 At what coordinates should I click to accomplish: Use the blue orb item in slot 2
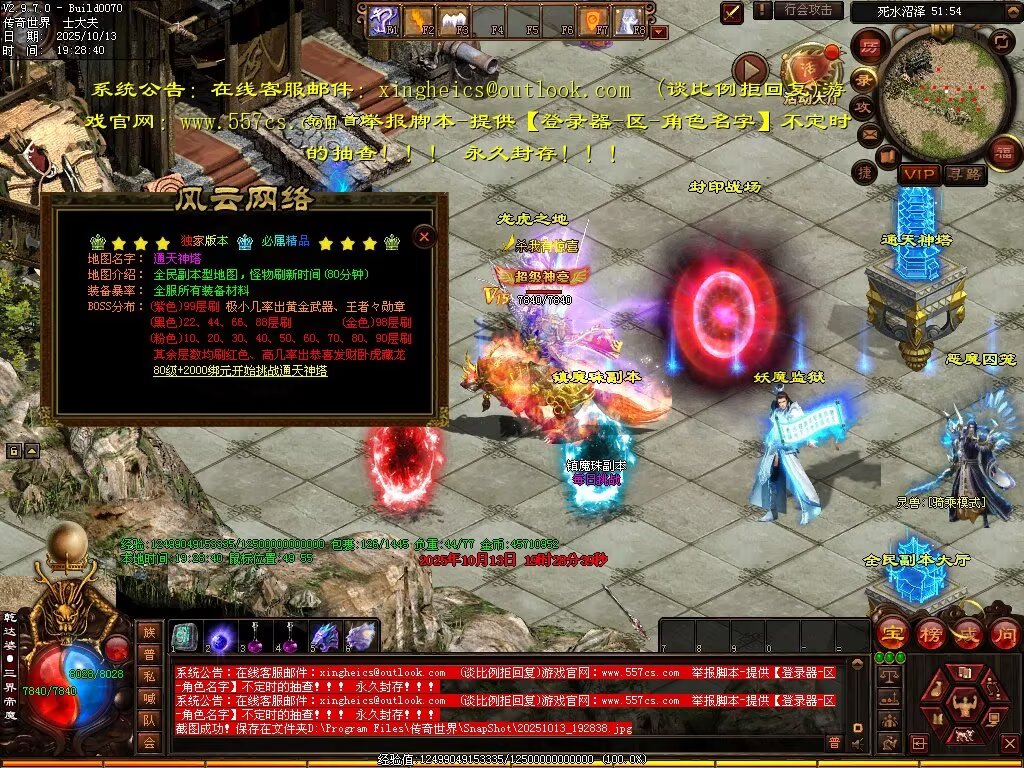[x=220, y=636]
